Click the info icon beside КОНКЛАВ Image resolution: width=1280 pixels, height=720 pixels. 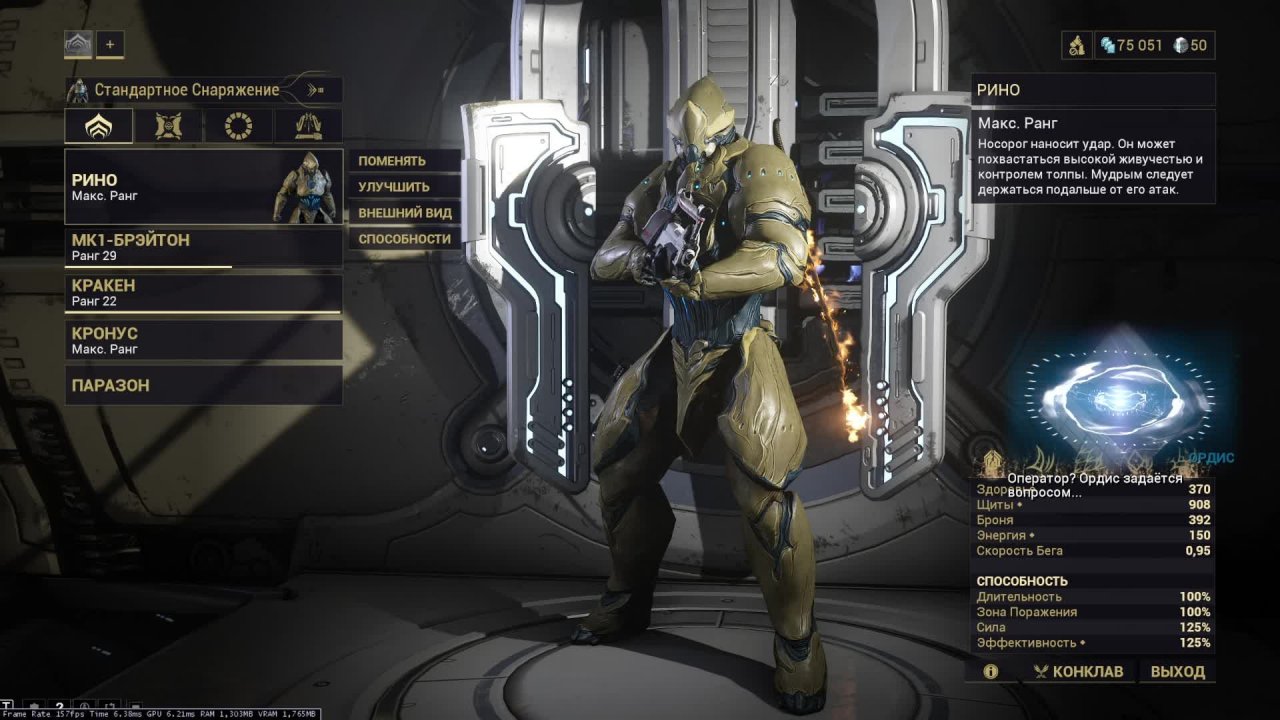pos(991,672)
